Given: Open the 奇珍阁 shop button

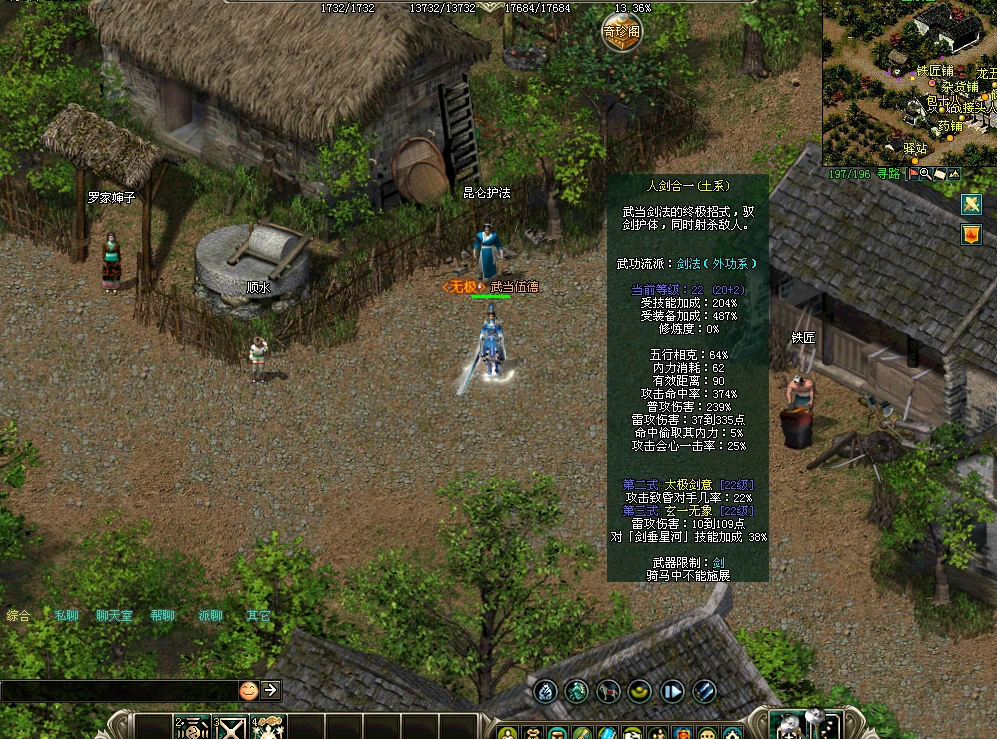Looking at the screenshot, I should (621, 33).
